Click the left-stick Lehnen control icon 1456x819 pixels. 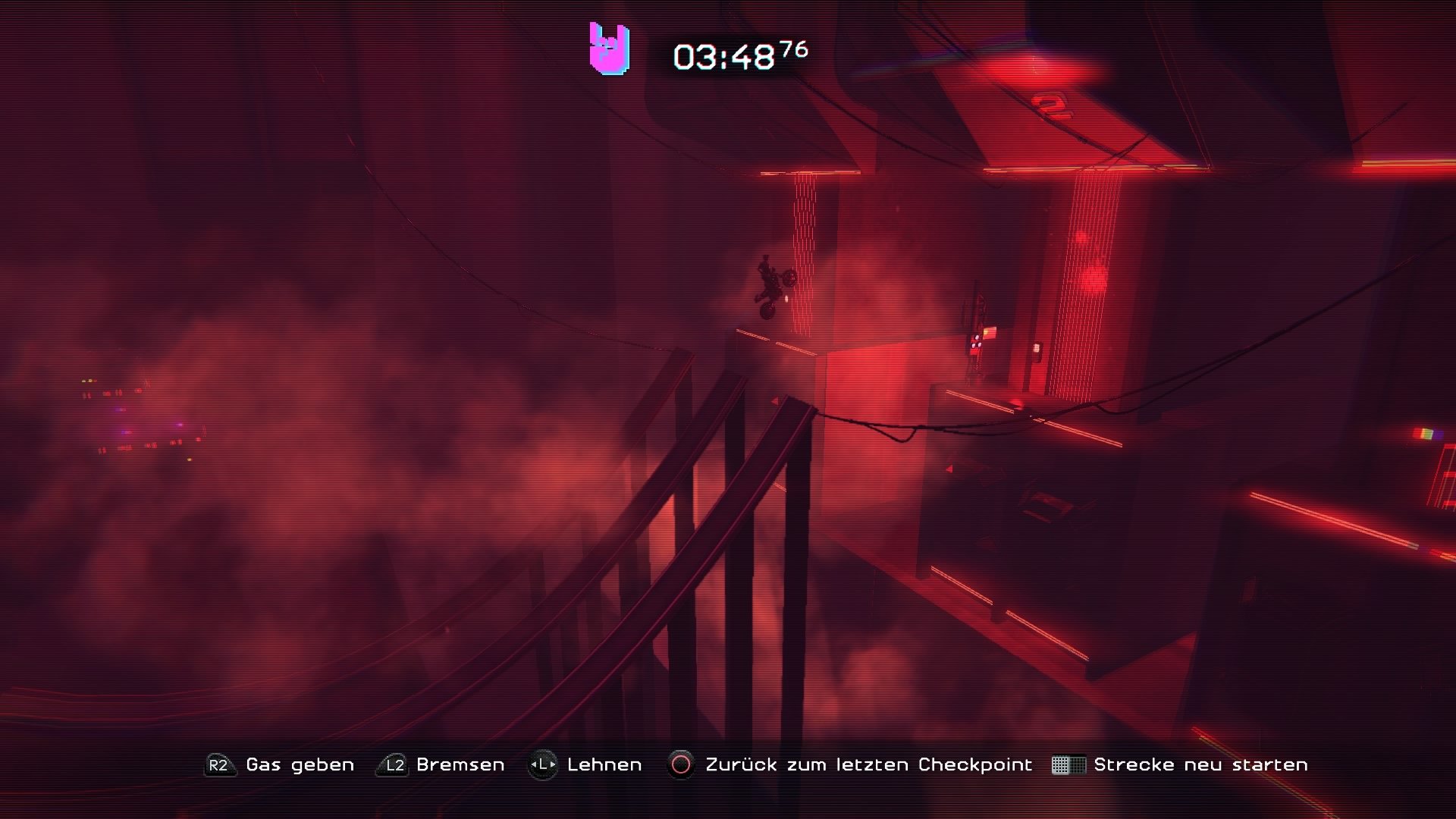point(543,764)
